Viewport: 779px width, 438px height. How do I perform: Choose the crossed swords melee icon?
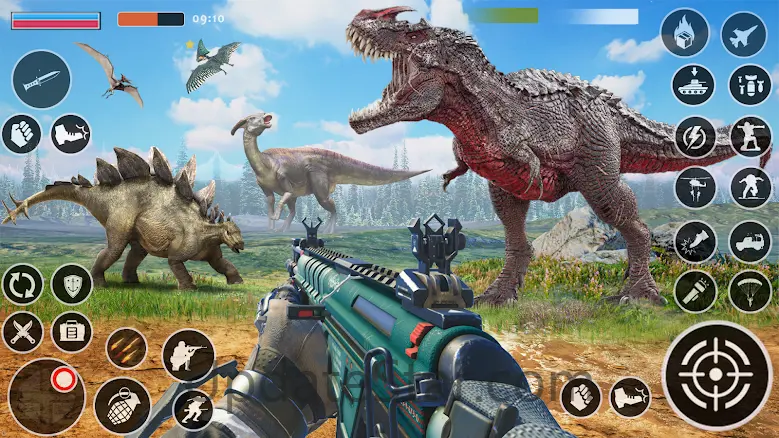point(22,332)
